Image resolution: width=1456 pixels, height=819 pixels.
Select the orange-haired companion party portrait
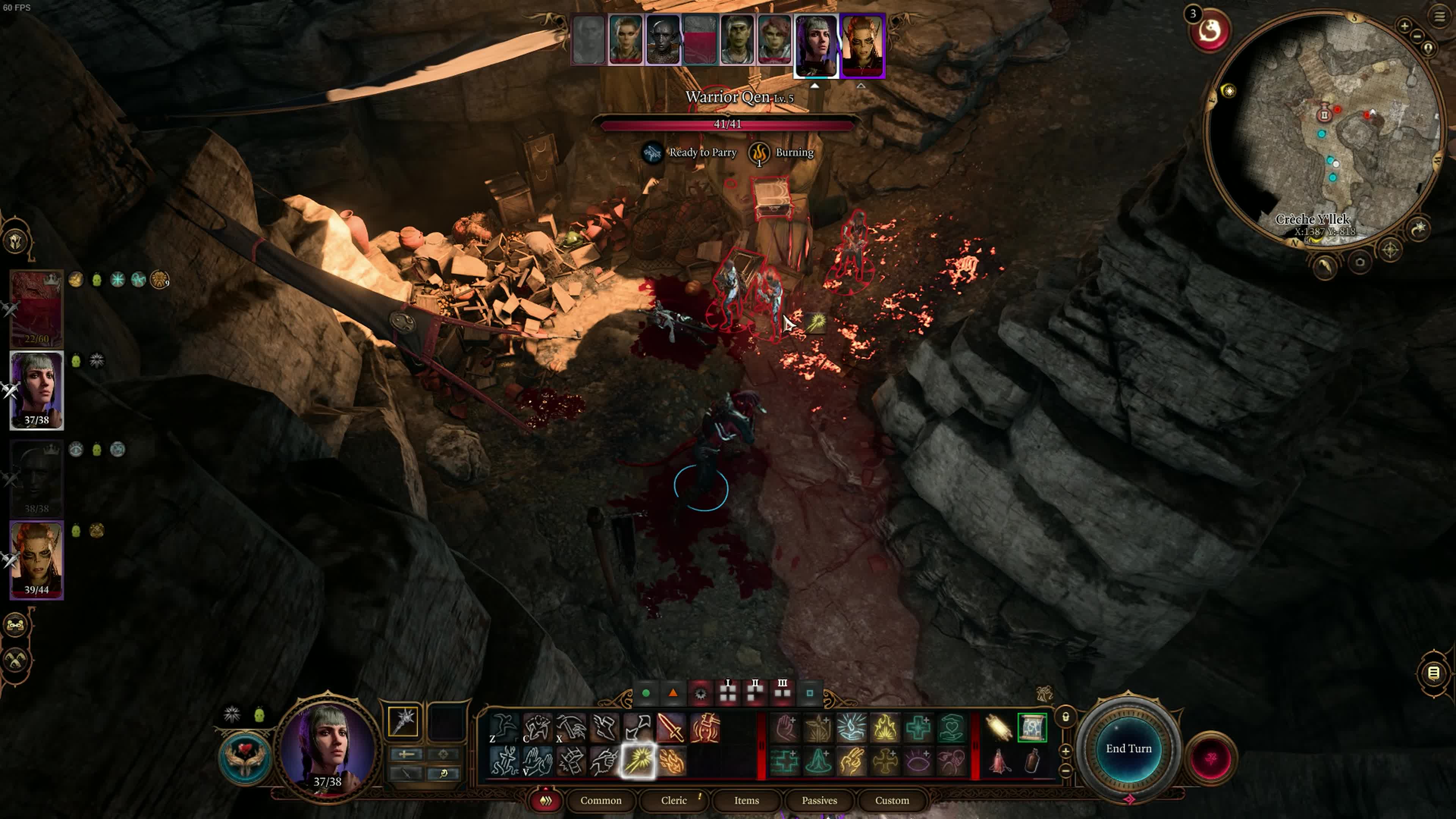point(37,560)
